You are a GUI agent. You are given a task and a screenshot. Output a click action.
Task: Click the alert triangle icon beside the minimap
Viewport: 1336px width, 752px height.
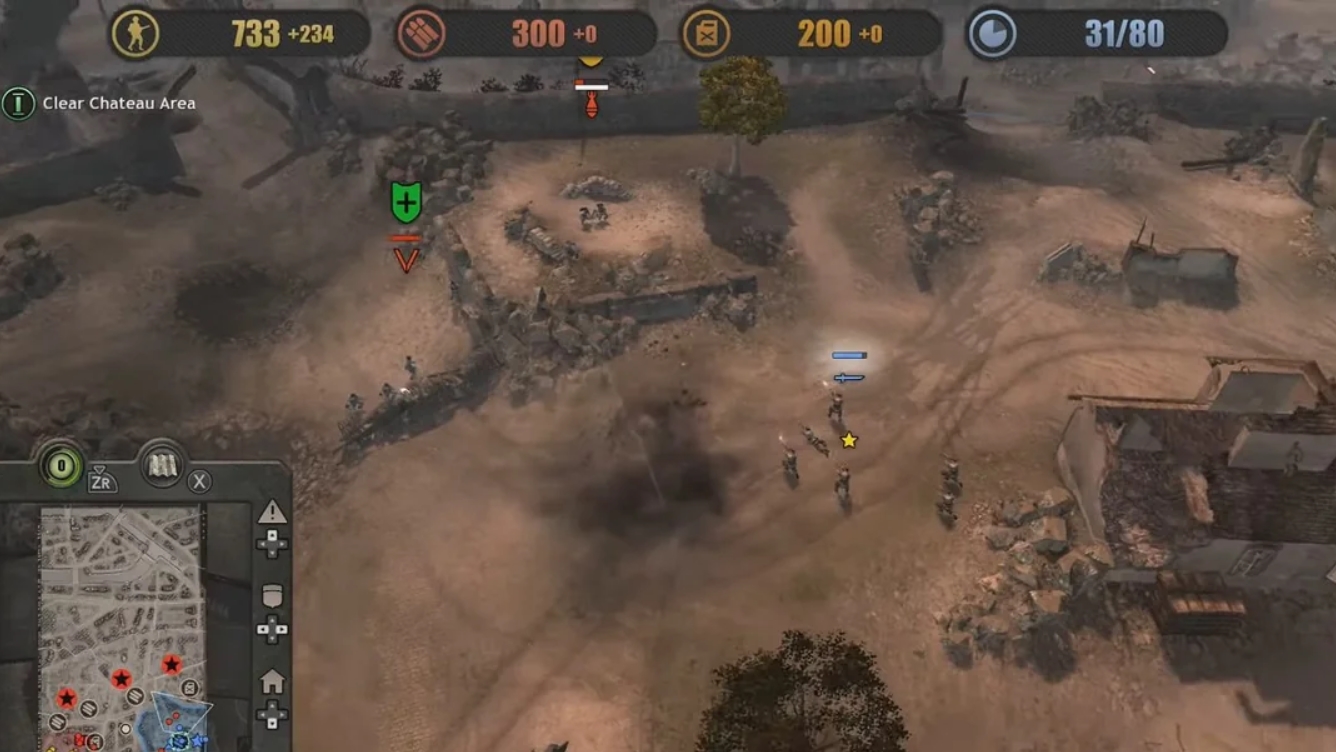270,512
